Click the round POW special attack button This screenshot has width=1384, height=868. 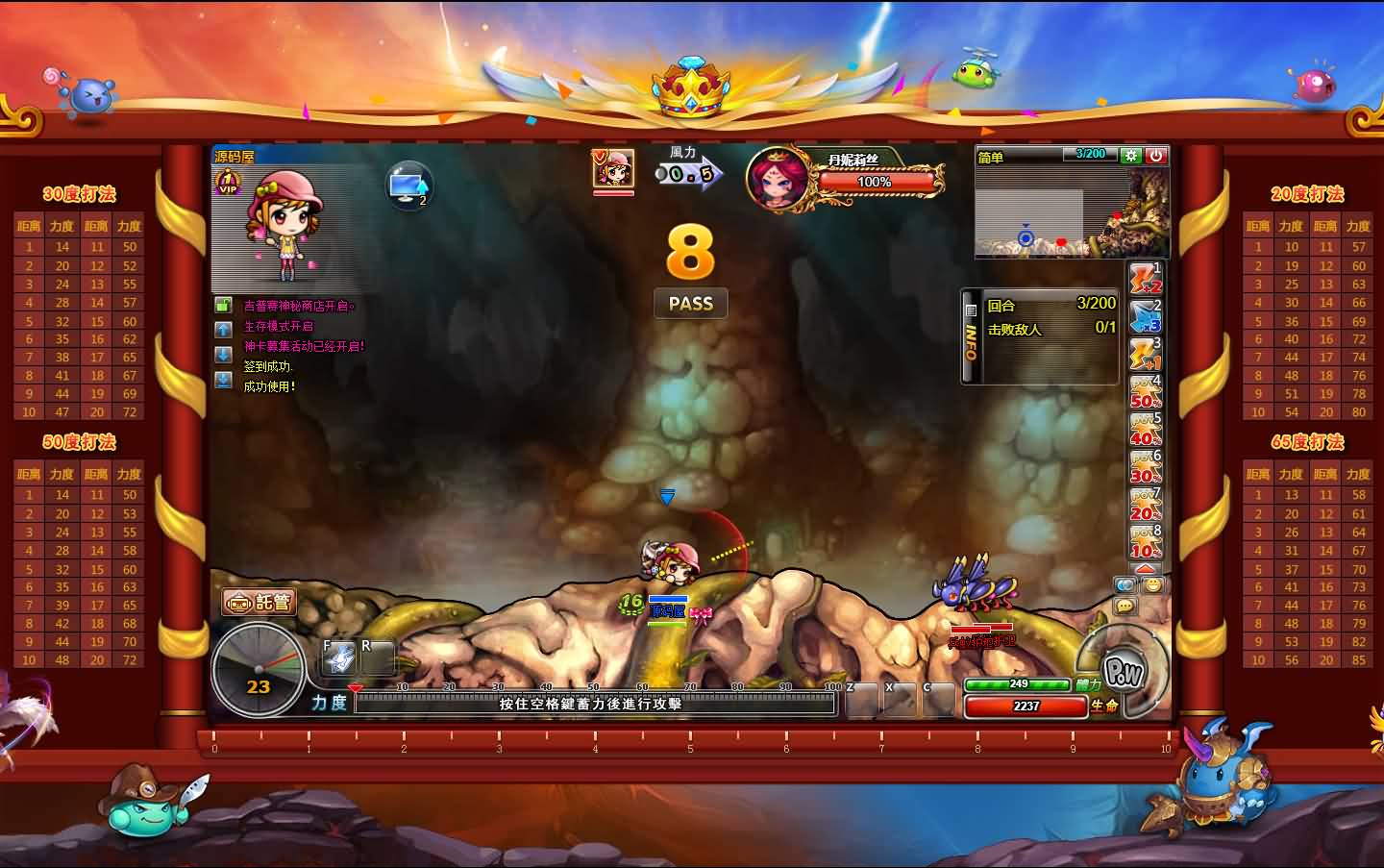click(1122, 671)
